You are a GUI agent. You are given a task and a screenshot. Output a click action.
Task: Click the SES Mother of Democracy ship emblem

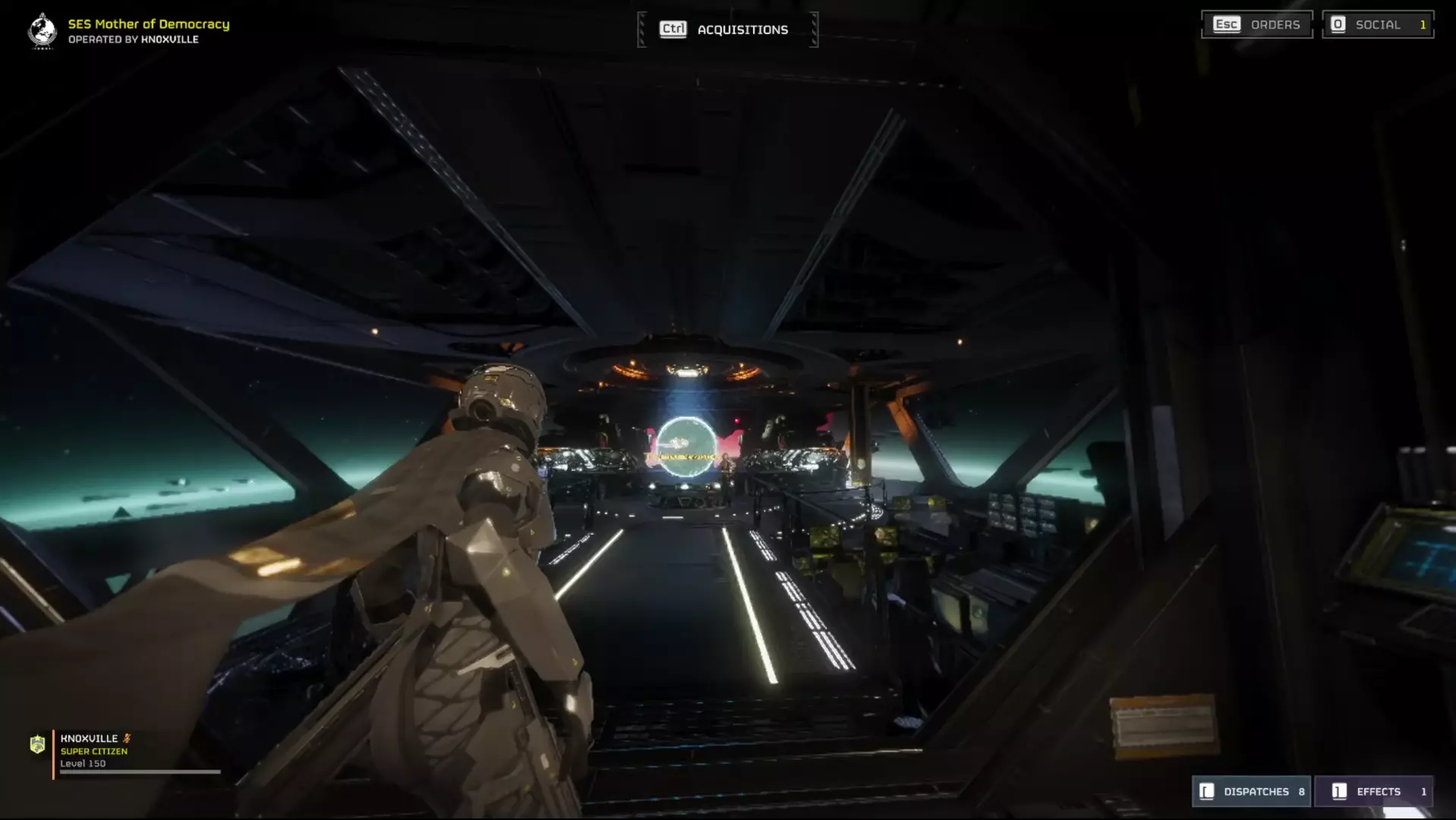click(x=43, y=31)
